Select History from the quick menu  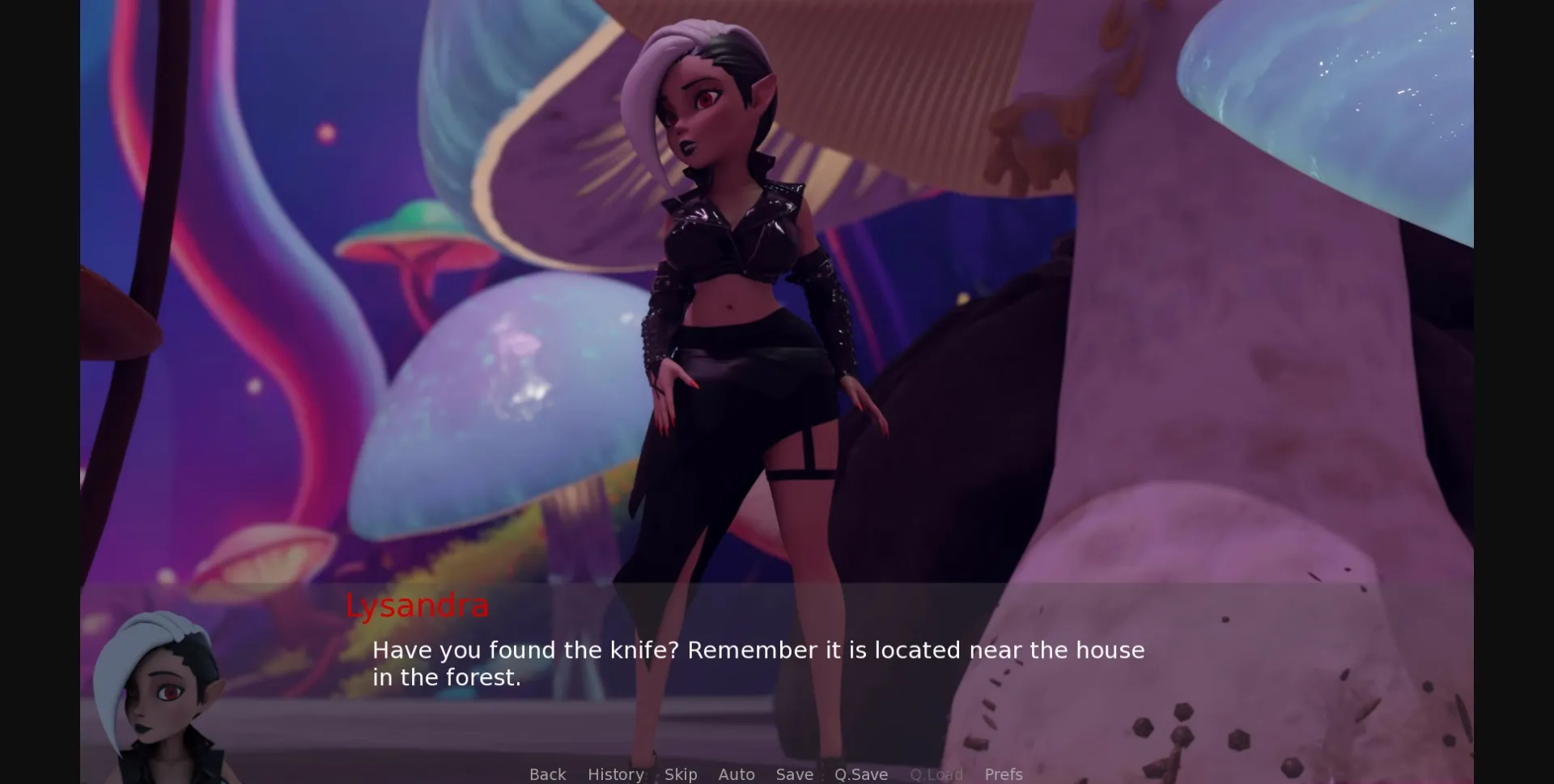click(x=615, y=774)
